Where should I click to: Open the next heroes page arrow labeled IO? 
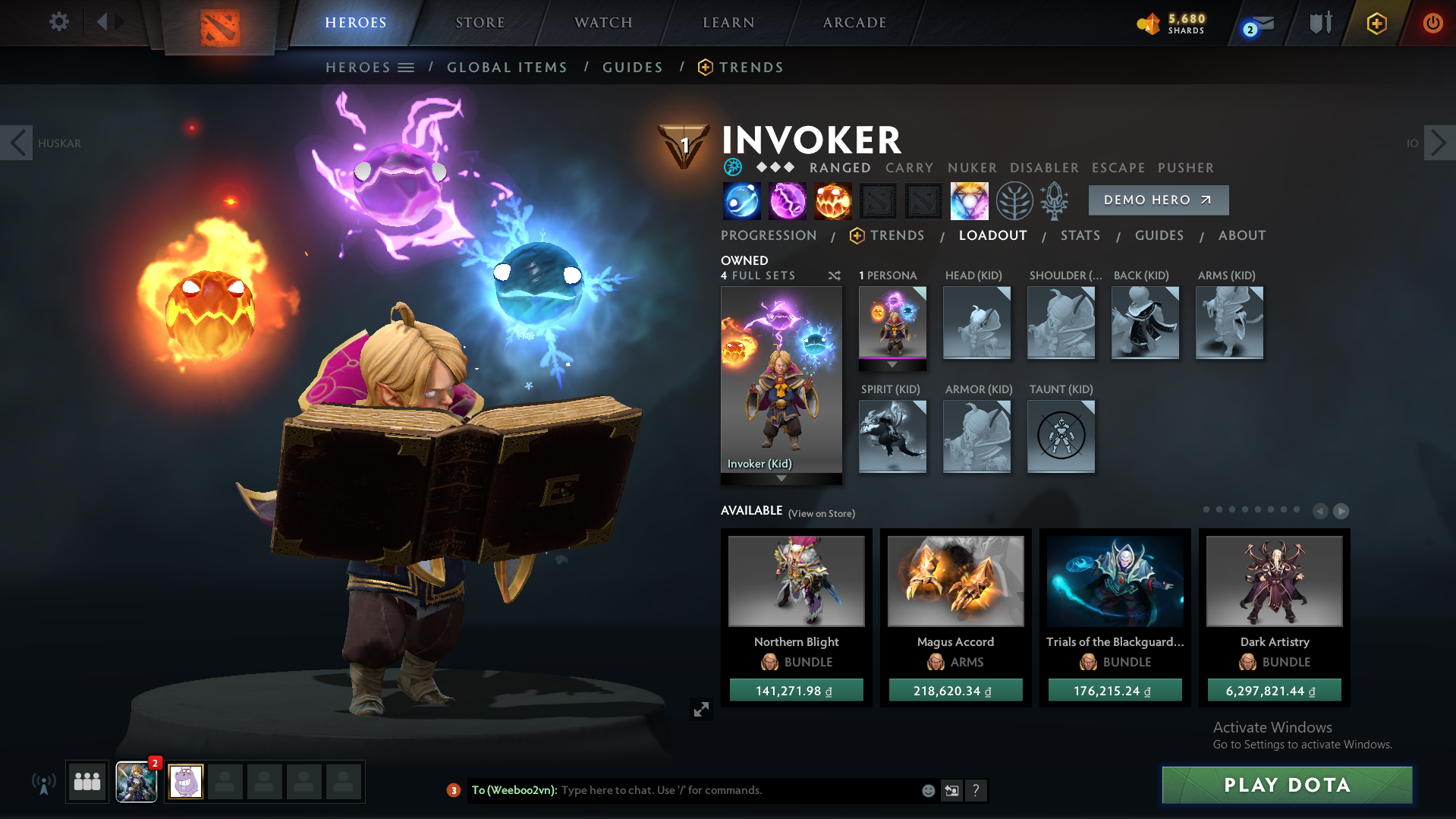coord(1438,142)
